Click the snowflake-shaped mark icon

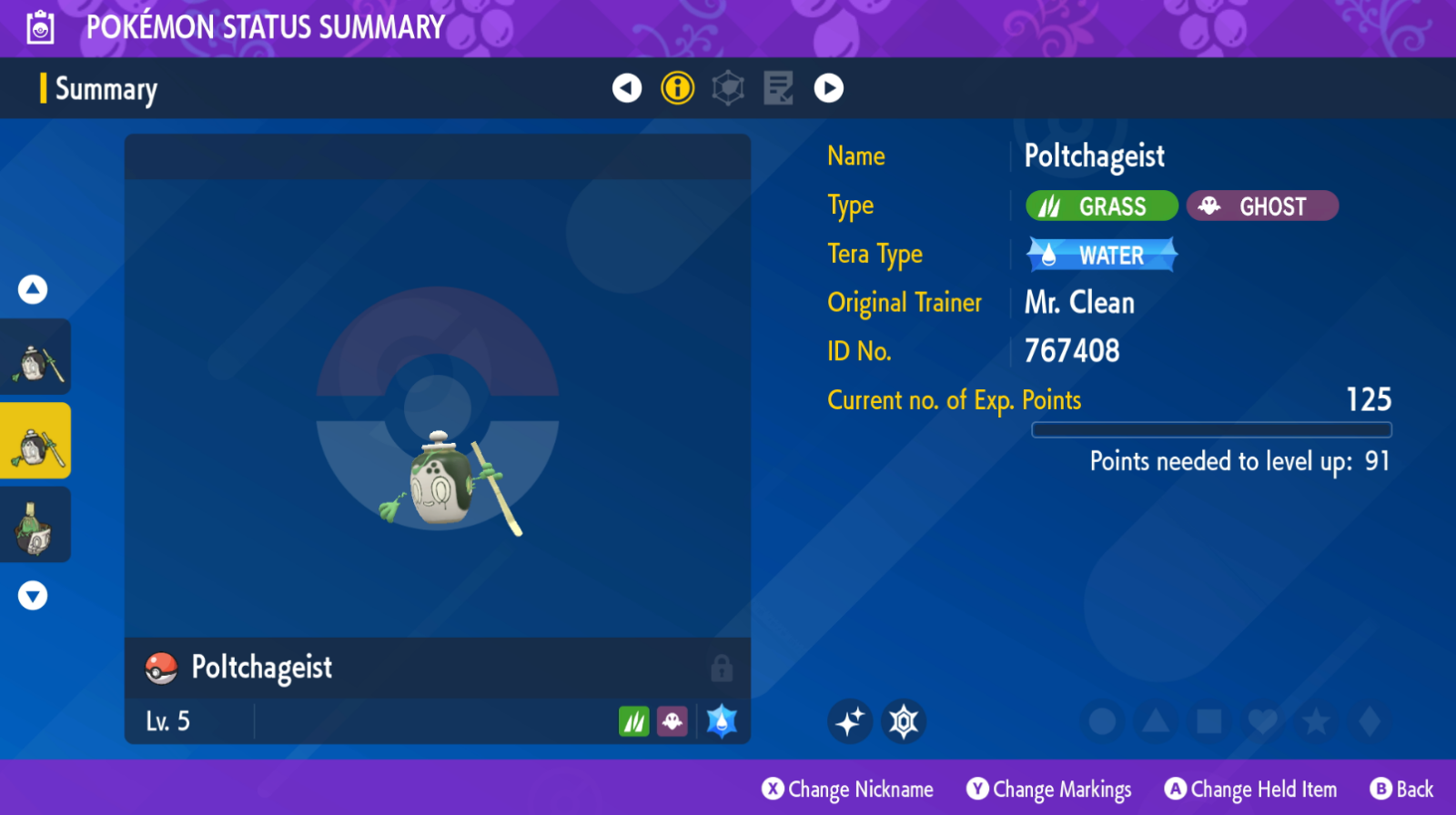904,722
